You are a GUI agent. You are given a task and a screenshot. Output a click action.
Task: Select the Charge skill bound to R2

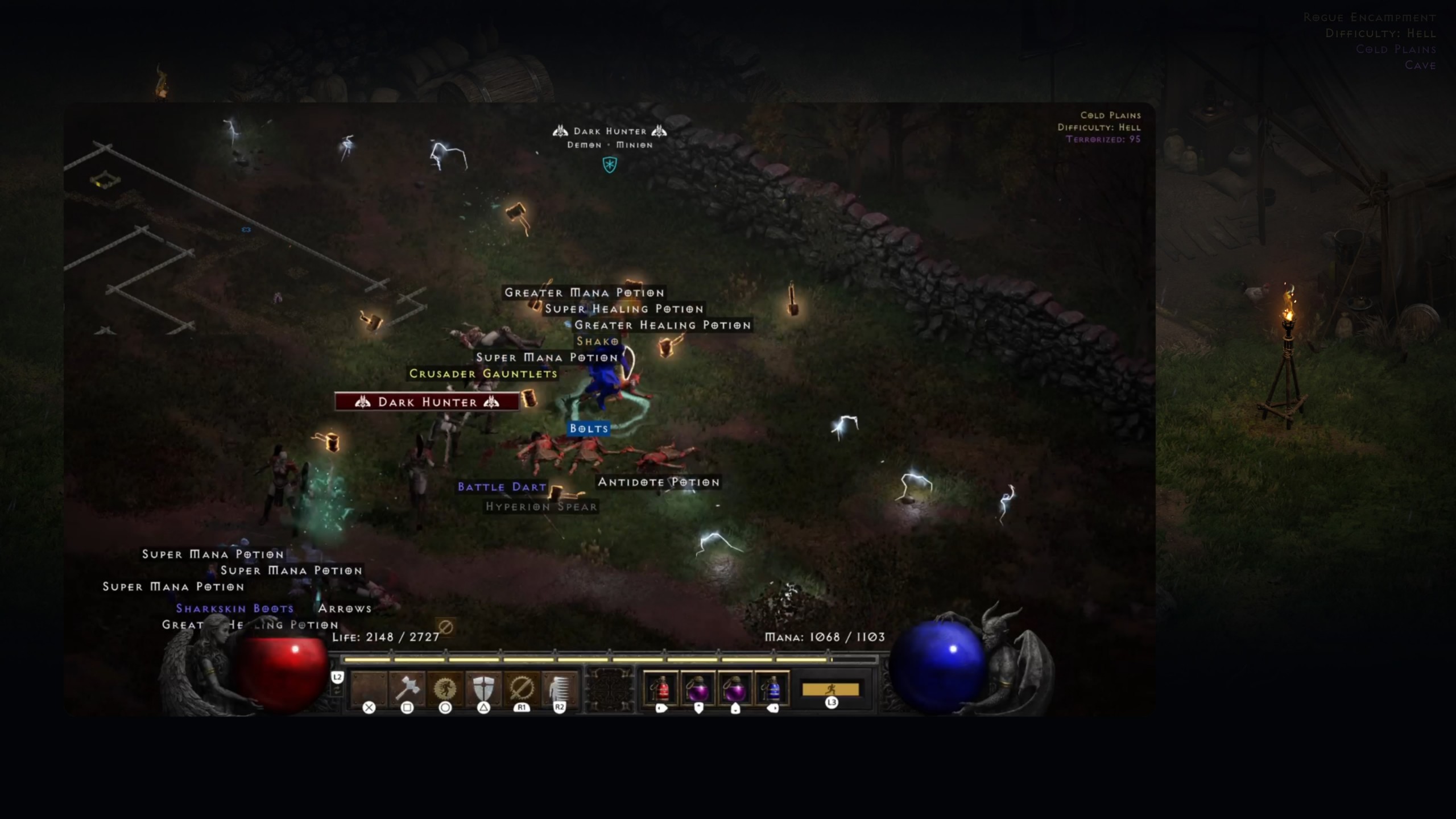click(x=560, y=690)
